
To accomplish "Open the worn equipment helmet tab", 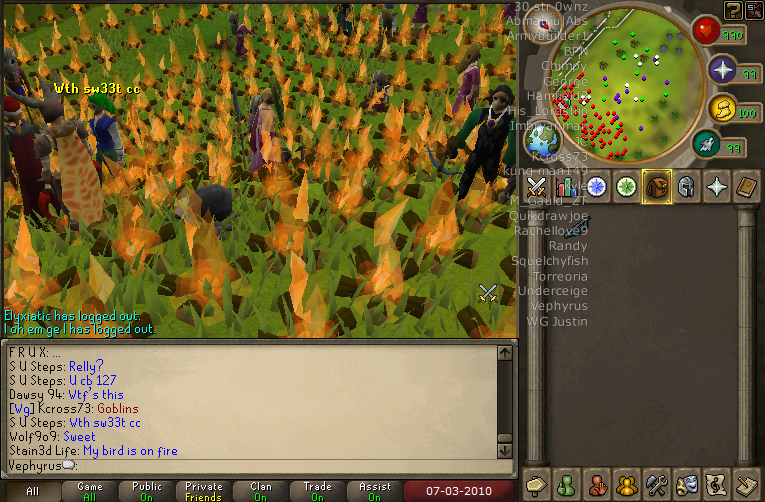I will click(687, 186).
